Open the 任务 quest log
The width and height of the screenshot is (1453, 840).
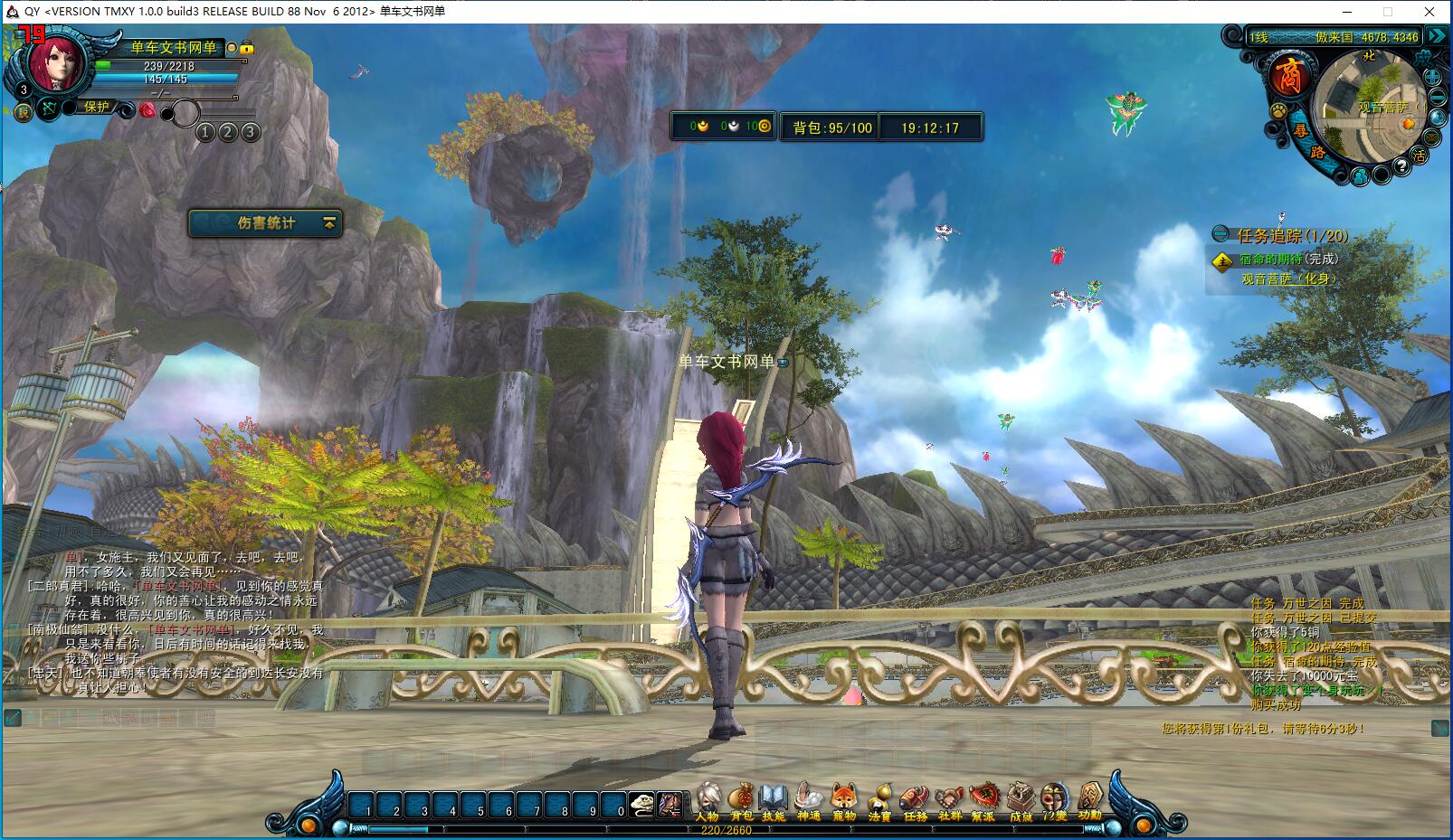915,801
